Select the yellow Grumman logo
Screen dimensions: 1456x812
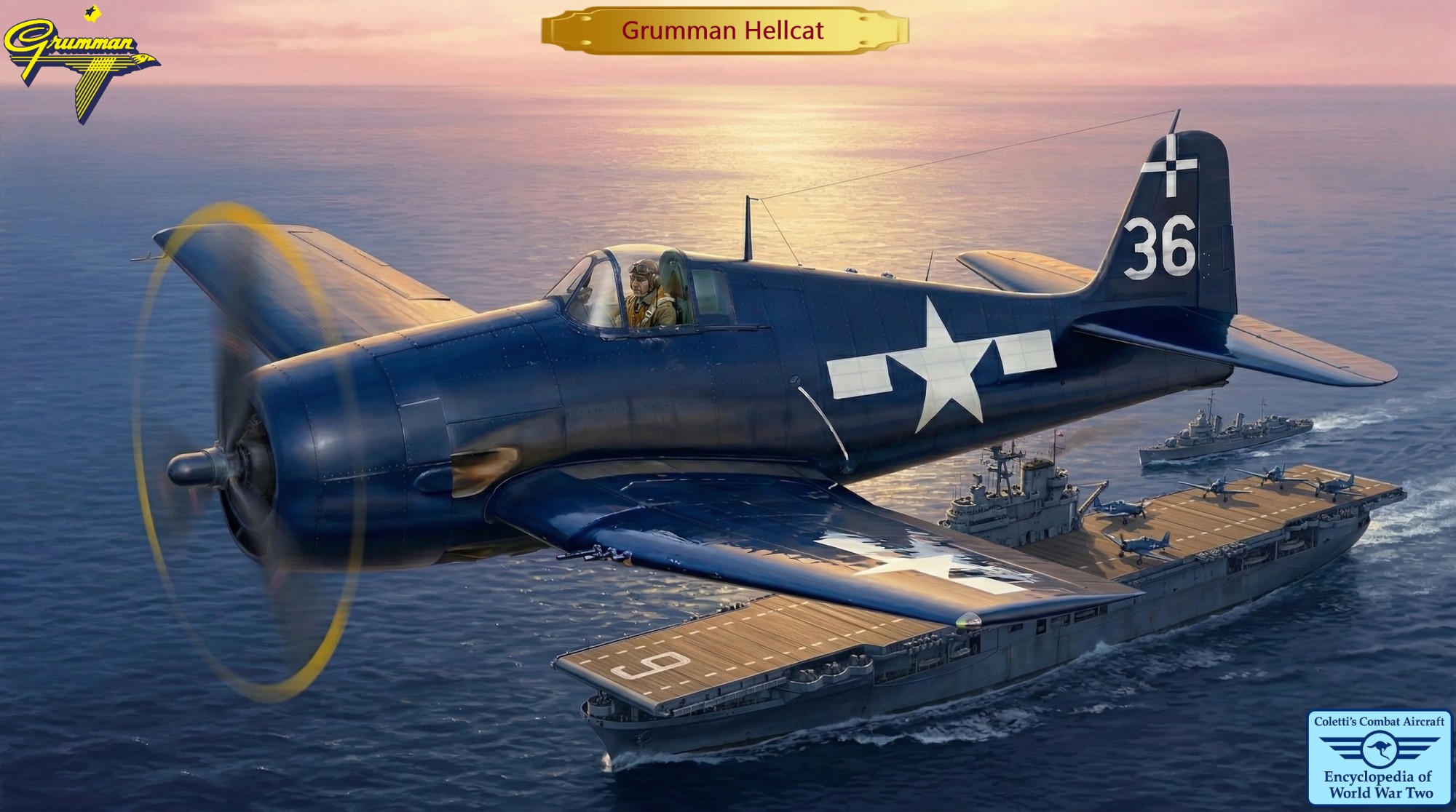80,58
